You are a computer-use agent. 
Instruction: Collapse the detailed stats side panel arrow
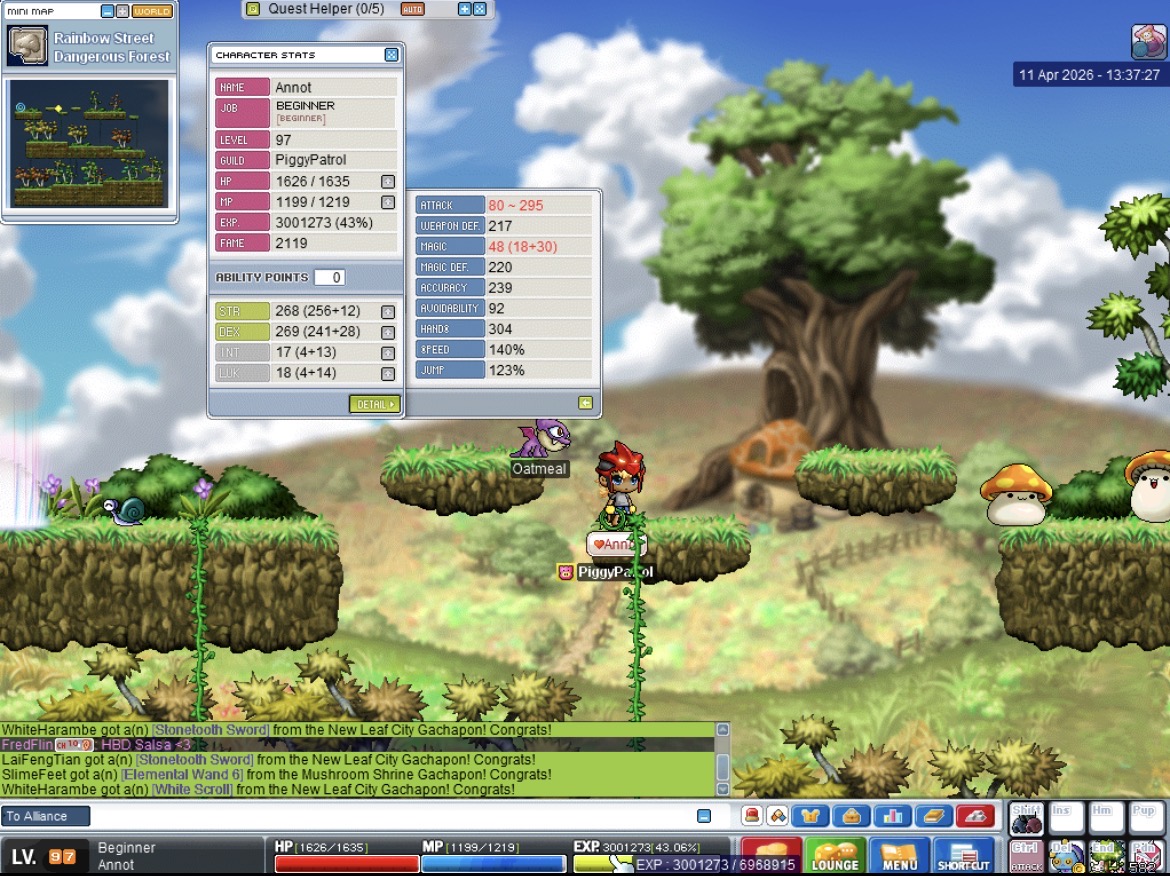585,403
